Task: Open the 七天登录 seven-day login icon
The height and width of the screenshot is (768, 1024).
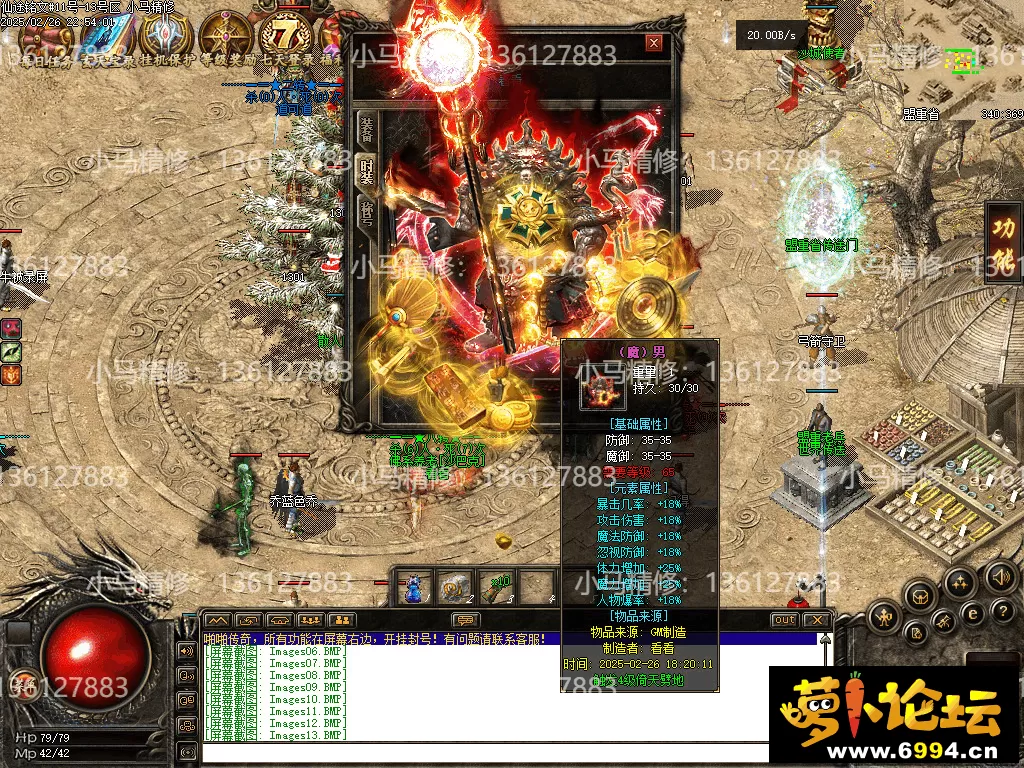Action: click(x=283, y=38)
